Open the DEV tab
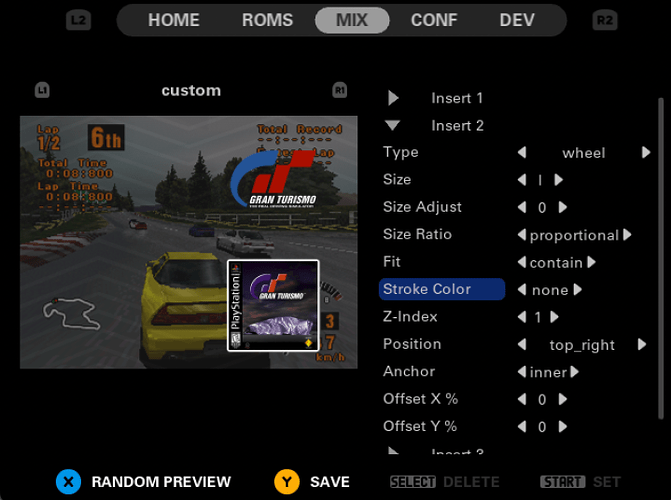The image size is (671, 500). pyautogui.click(x=517, y=20)
